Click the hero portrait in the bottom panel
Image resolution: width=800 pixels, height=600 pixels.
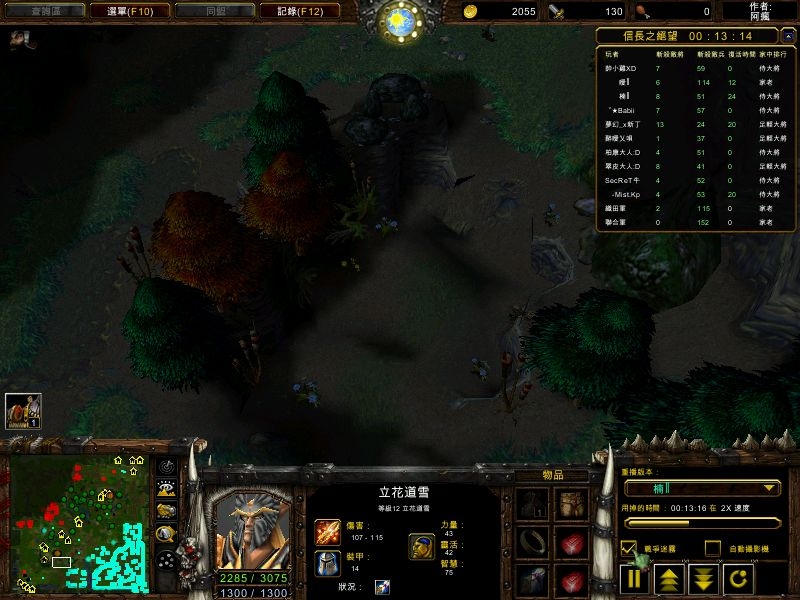254,527
